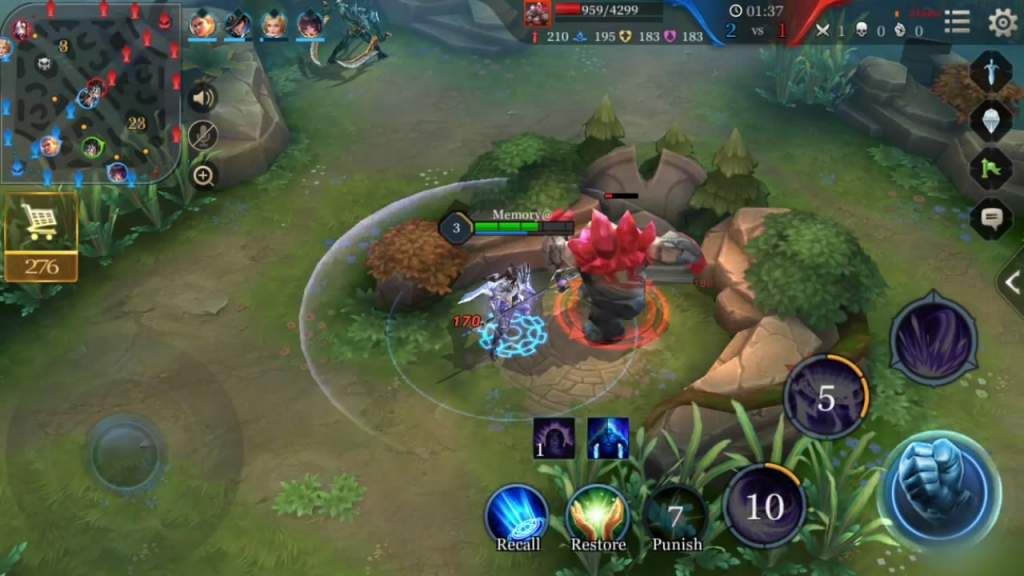Click the minimap
1024x576 pixels.
[90, 94]
